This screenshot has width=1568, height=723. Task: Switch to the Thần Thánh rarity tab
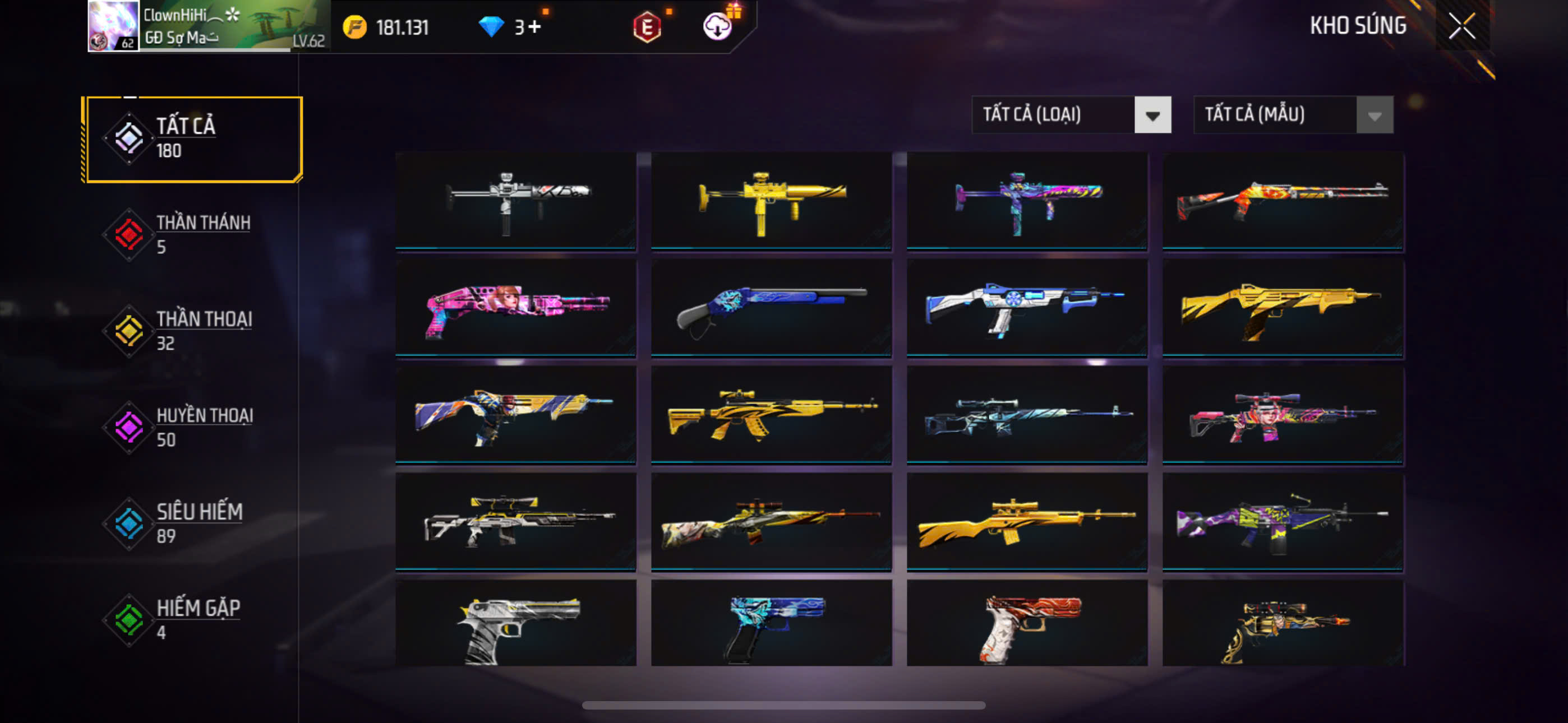point(193,234)
